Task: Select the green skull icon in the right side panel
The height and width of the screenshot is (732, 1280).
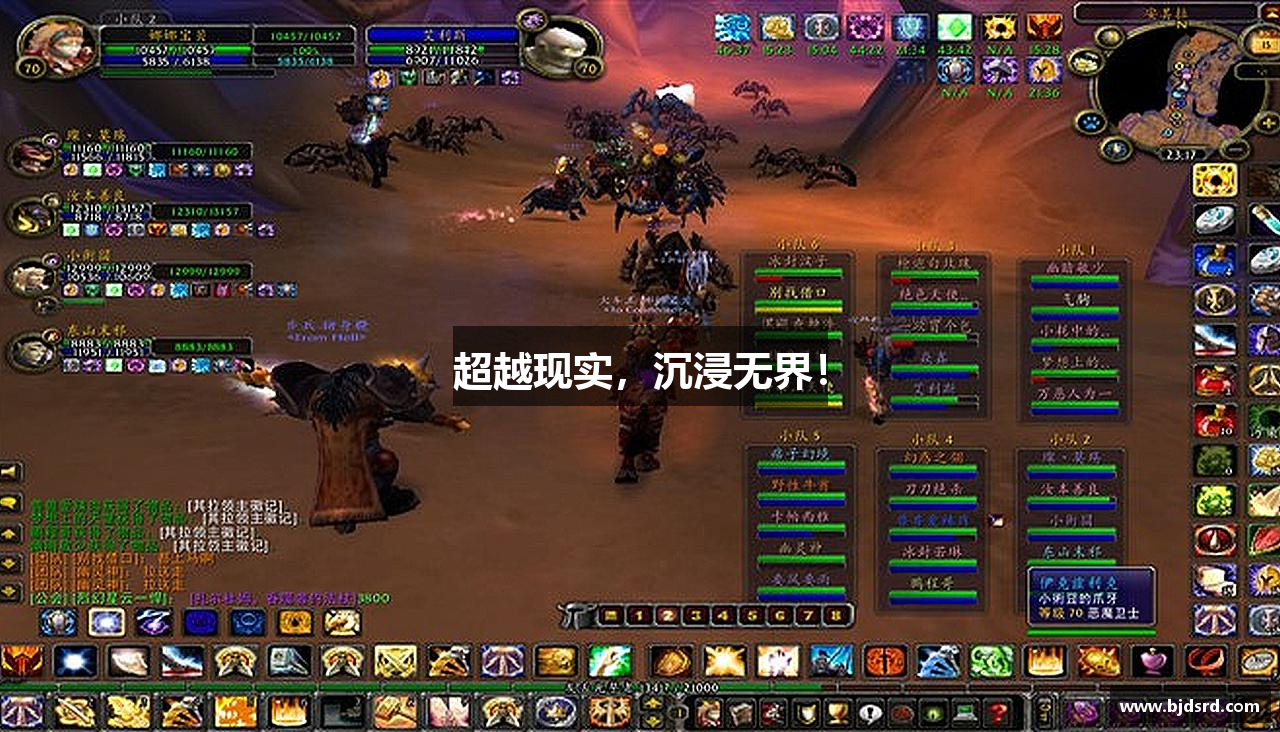Action: point(1215,500)
